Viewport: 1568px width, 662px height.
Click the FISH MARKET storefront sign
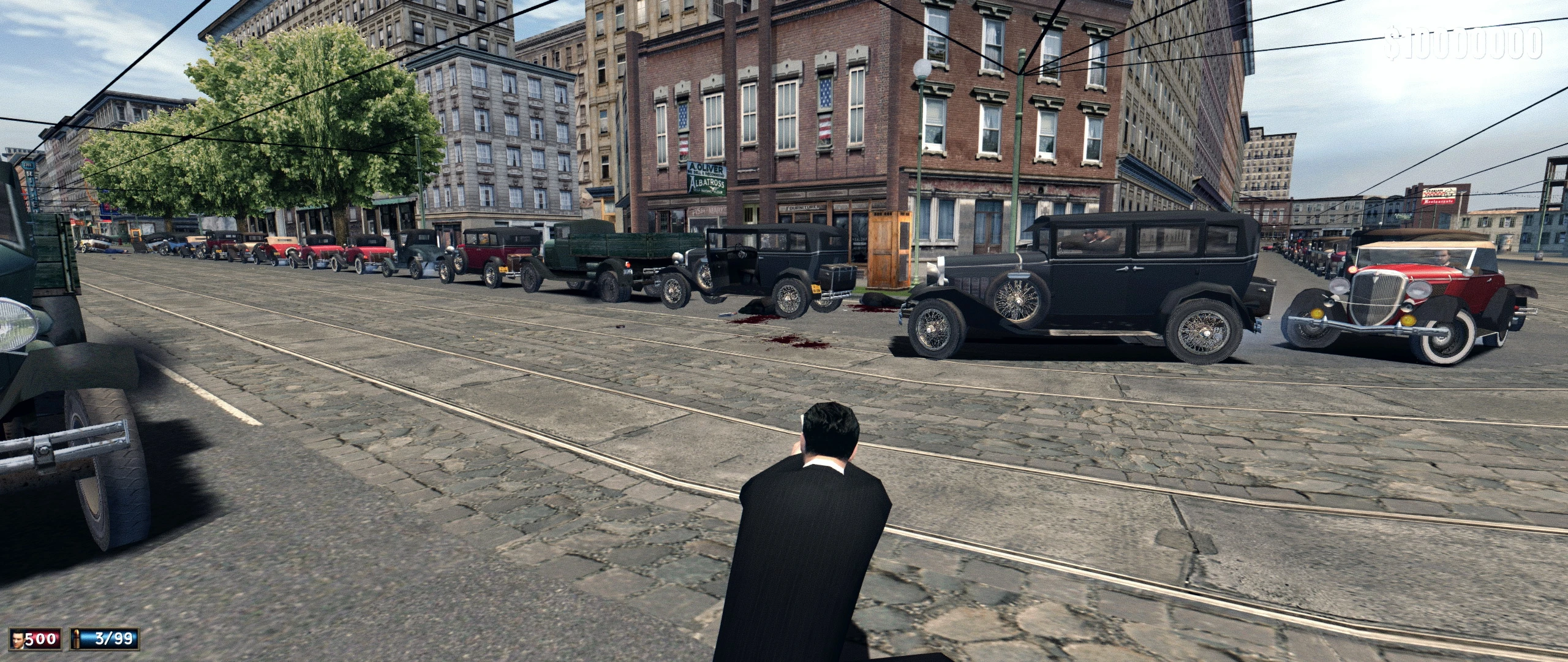709,210
